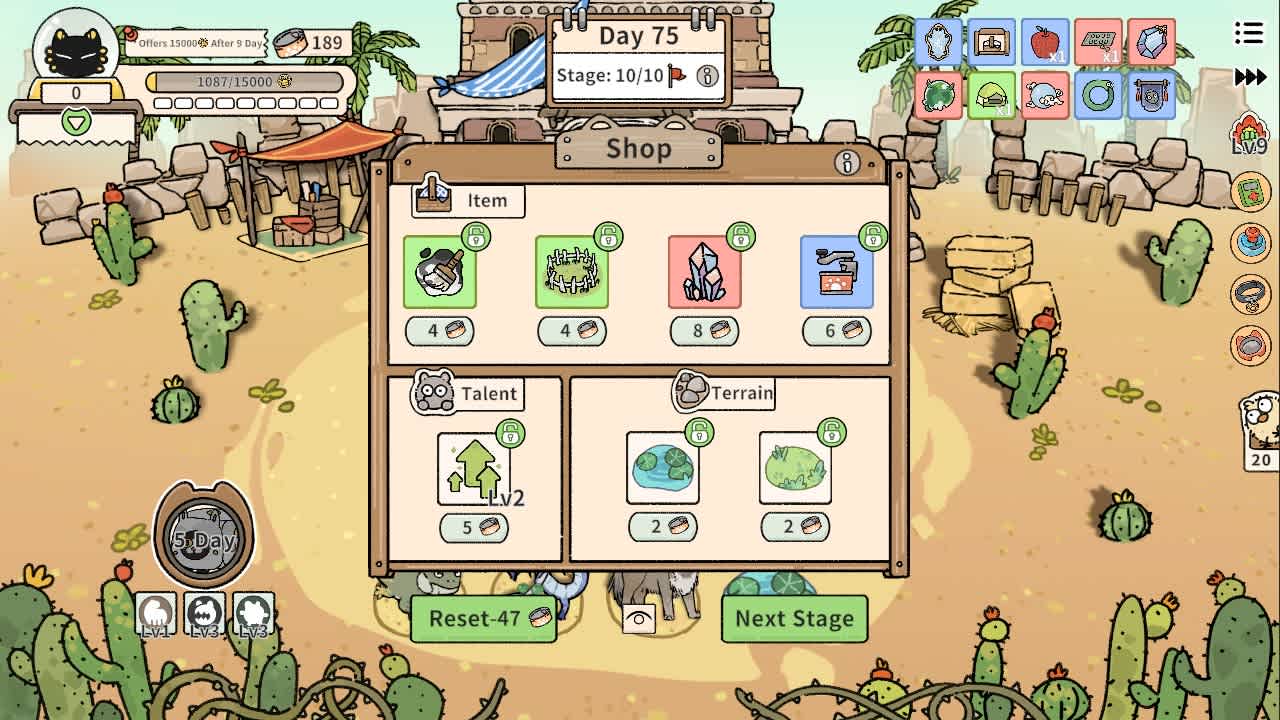Click the apple slot in the top inventory bar
Image resolution: width=1280 pixels, height=720 pixels.
click(1045, 43)
